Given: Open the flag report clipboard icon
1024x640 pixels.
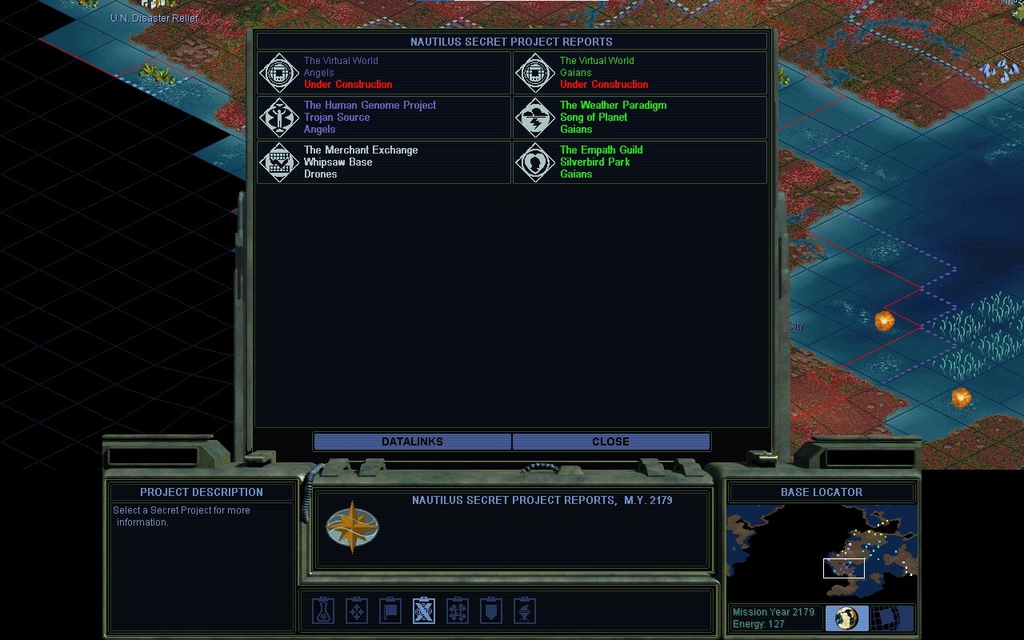Looking at the screenshot, I should click(390, 610).
